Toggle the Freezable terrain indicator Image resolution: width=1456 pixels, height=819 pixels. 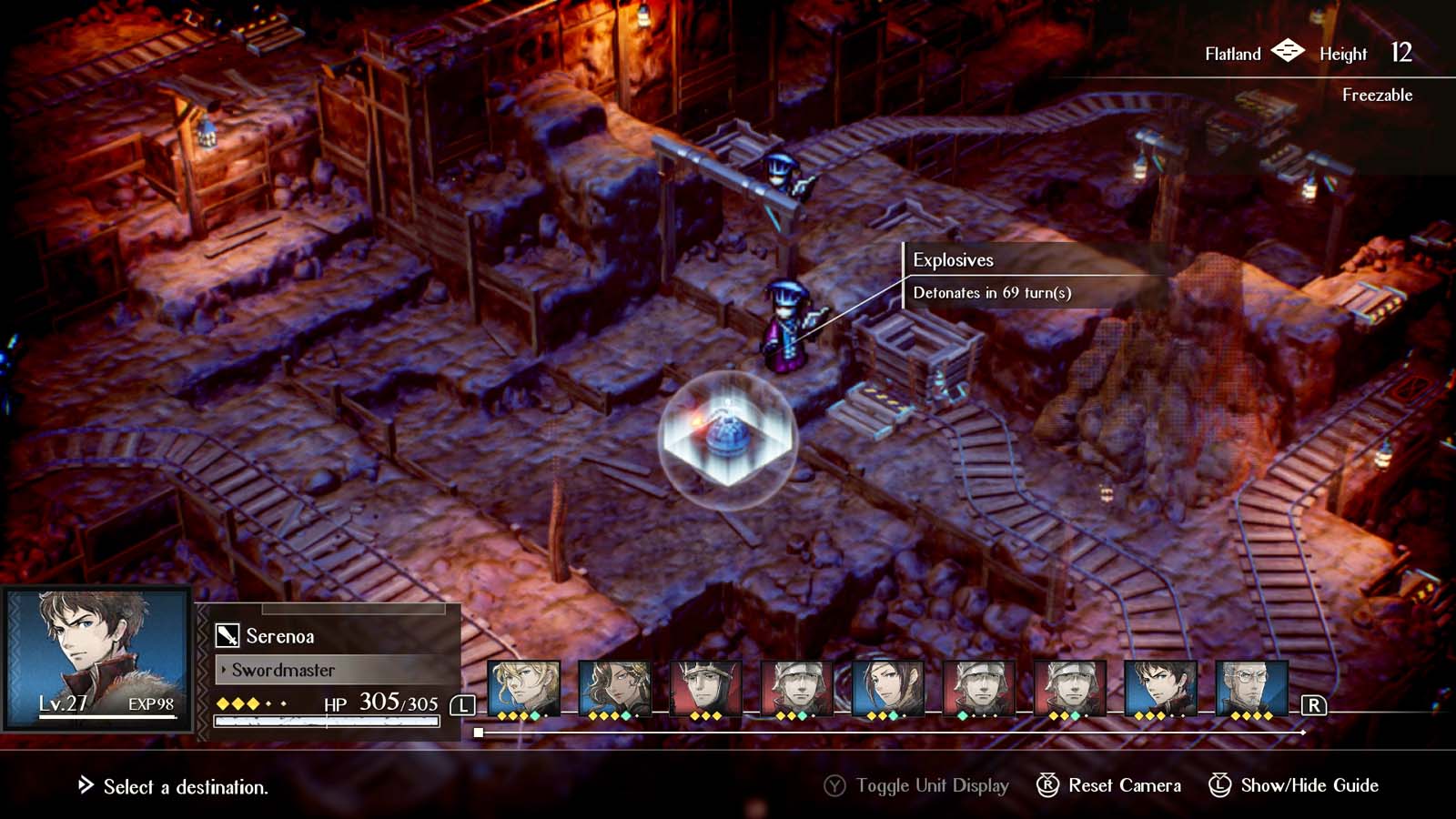point(1377,94)
